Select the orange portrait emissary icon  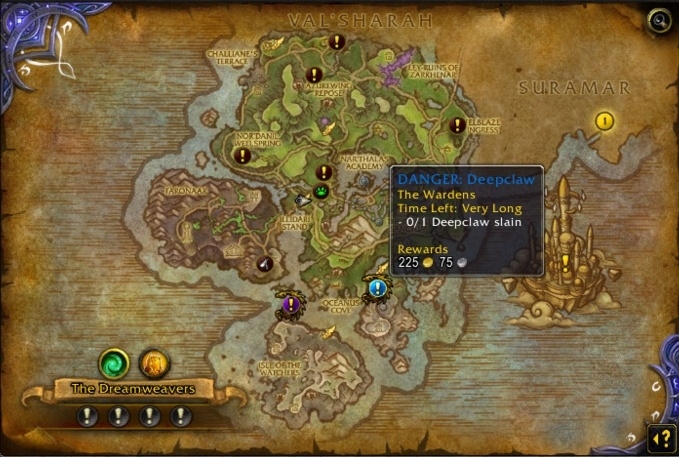(153, 362)
